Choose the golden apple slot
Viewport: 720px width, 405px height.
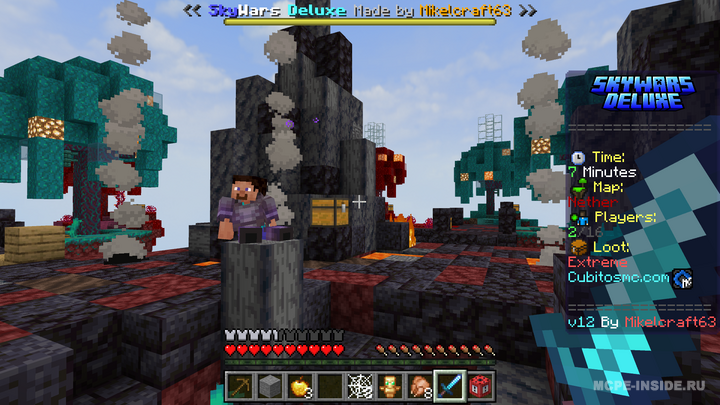point(300,385)
